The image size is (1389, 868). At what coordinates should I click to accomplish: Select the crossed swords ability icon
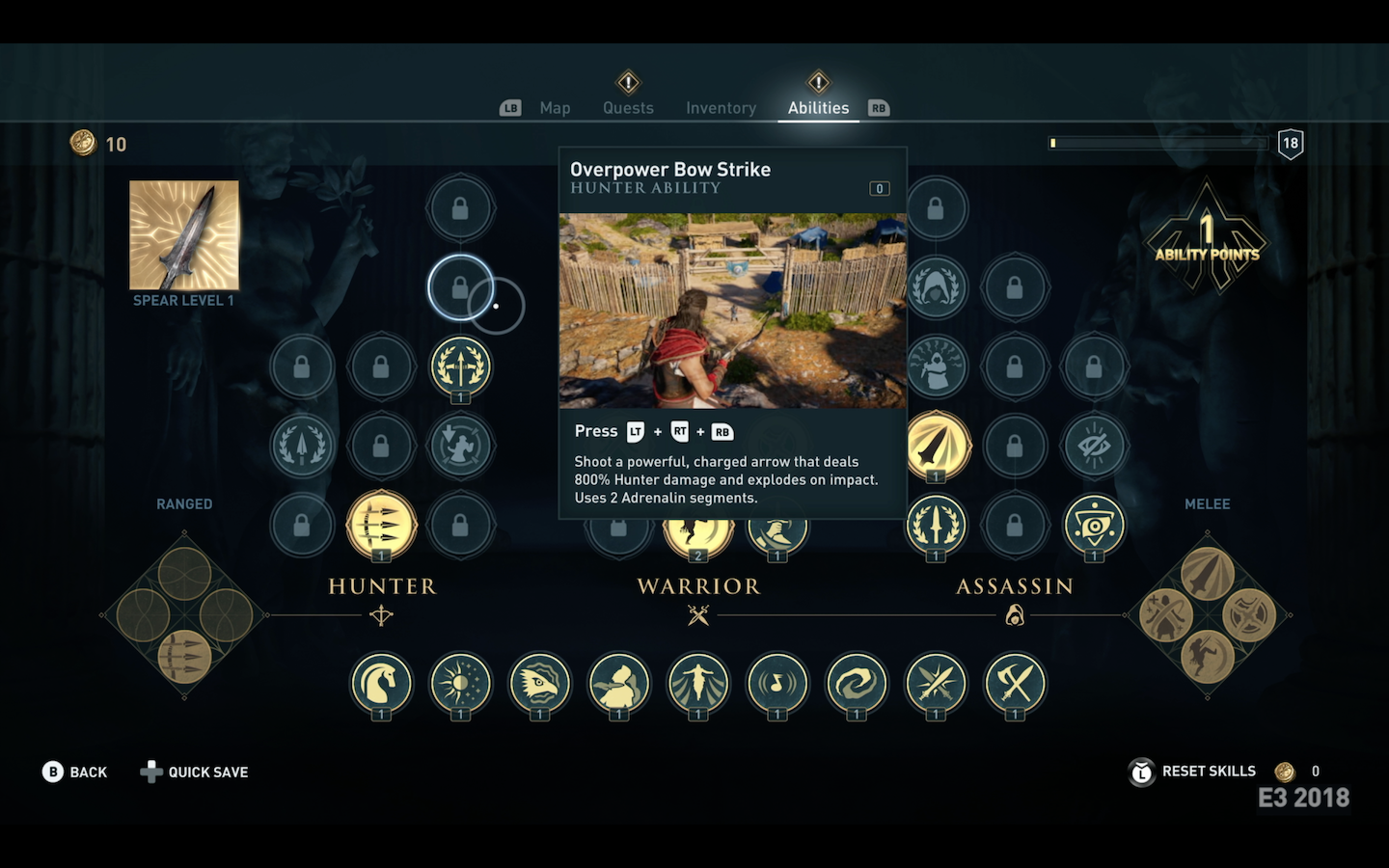(936, 683)
